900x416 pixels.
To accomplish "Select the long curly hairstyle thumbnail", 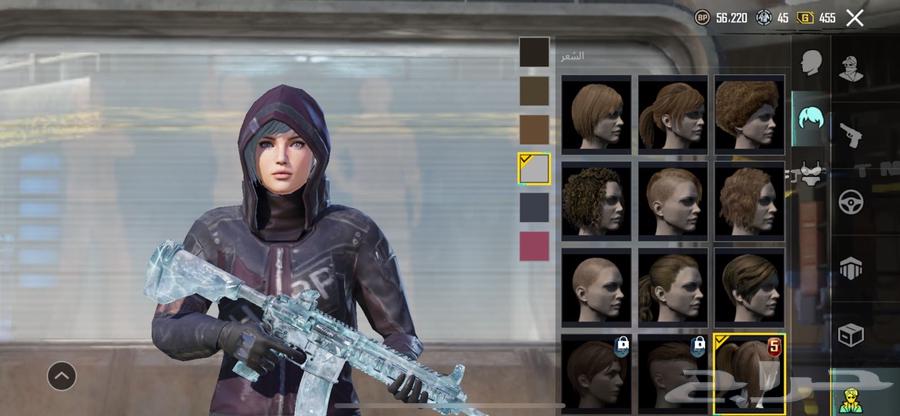I will point(596,200).
